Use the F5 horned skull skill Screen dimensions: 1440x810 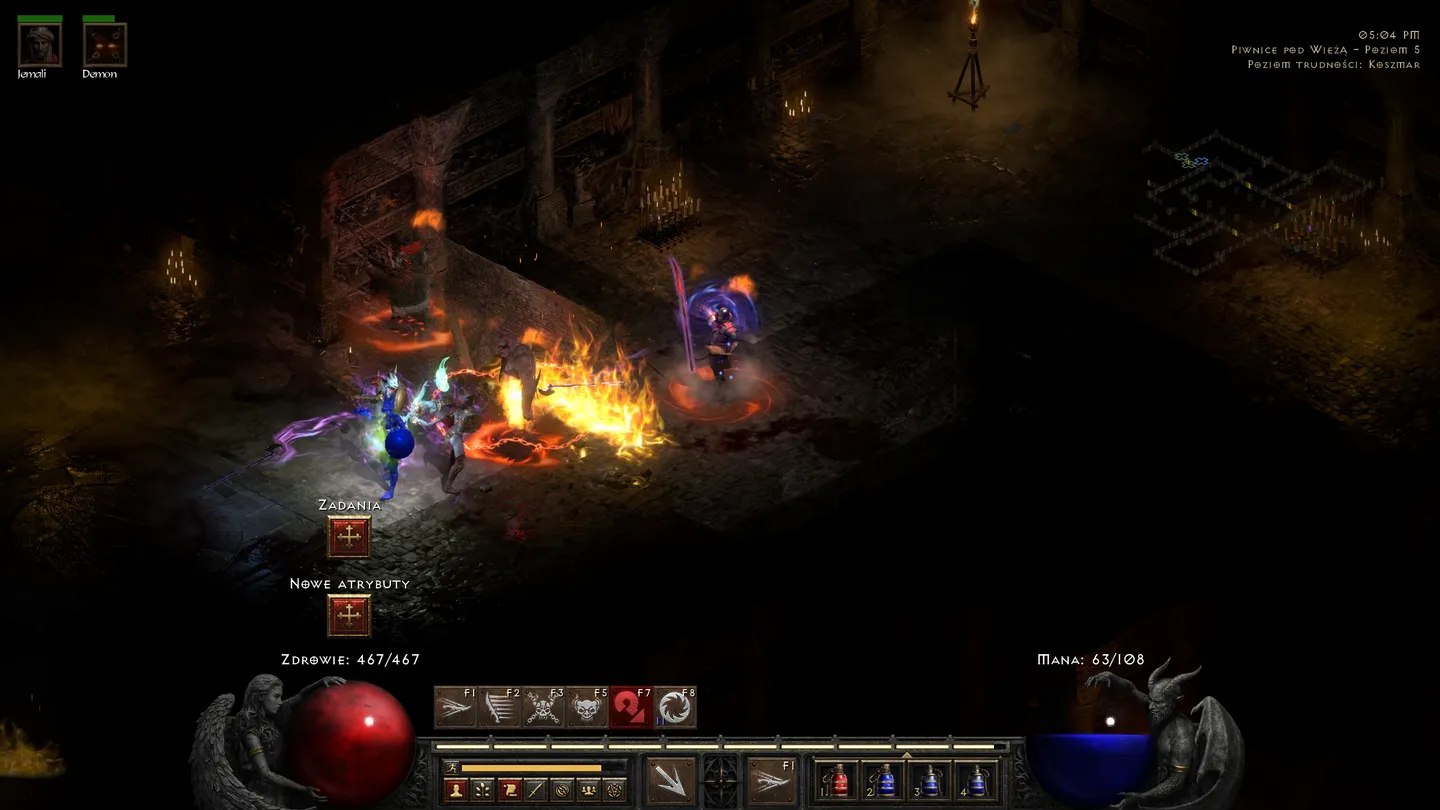pos(587,708)
